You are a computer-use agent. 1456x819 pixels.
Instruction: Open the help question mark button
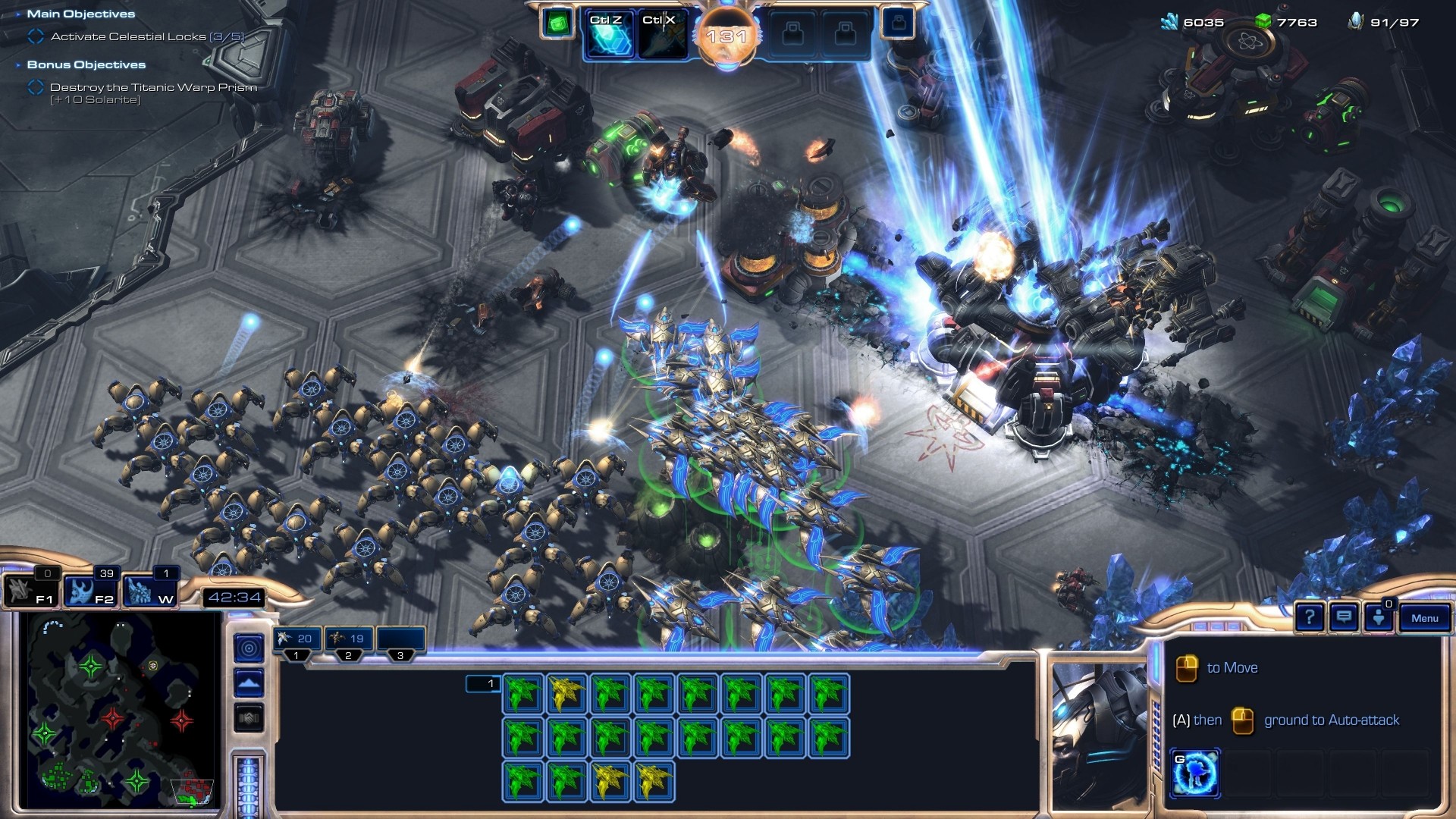[1310, 617]
